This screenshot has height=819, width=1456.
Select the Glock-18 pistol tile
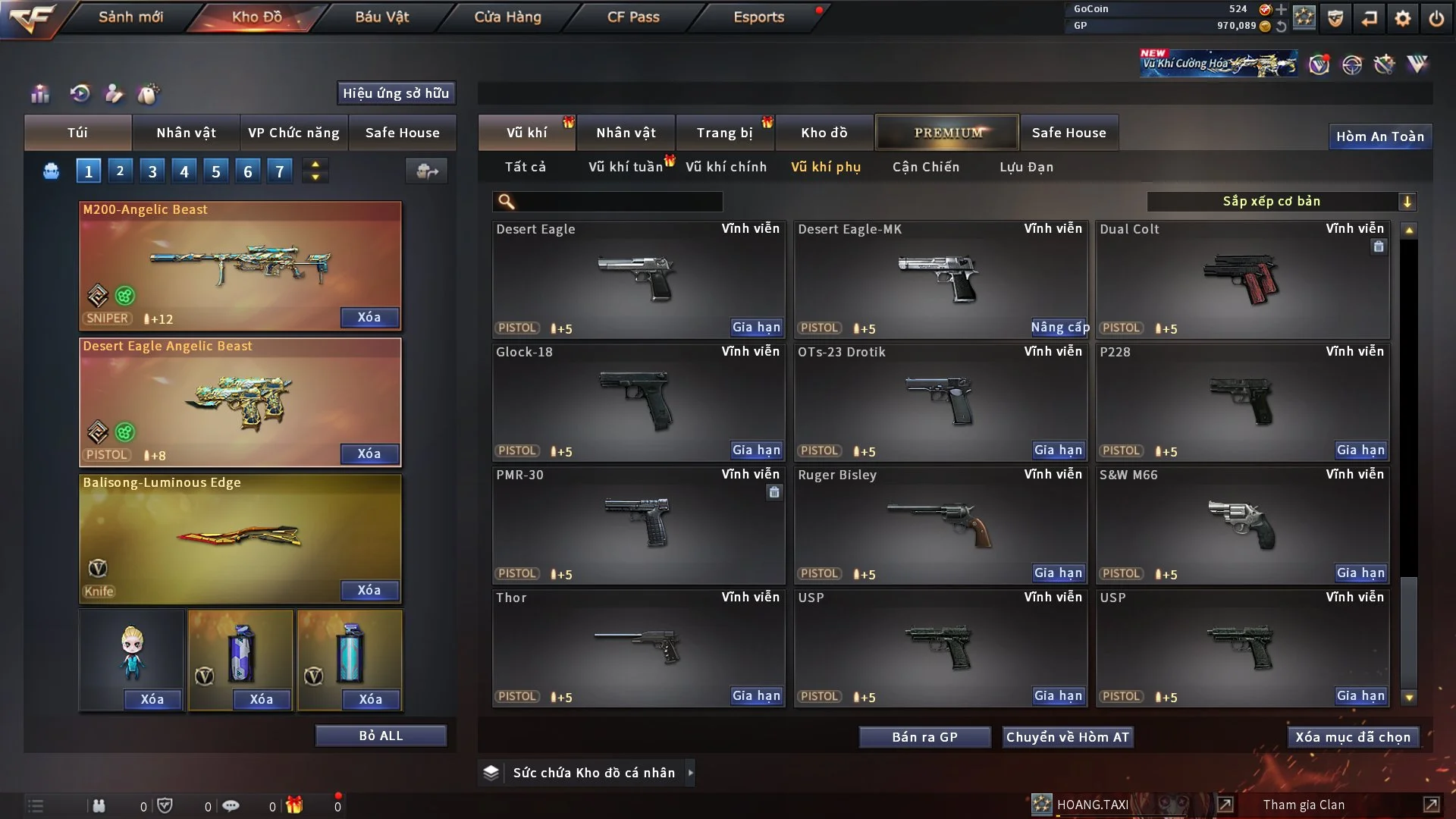(638, 402)
